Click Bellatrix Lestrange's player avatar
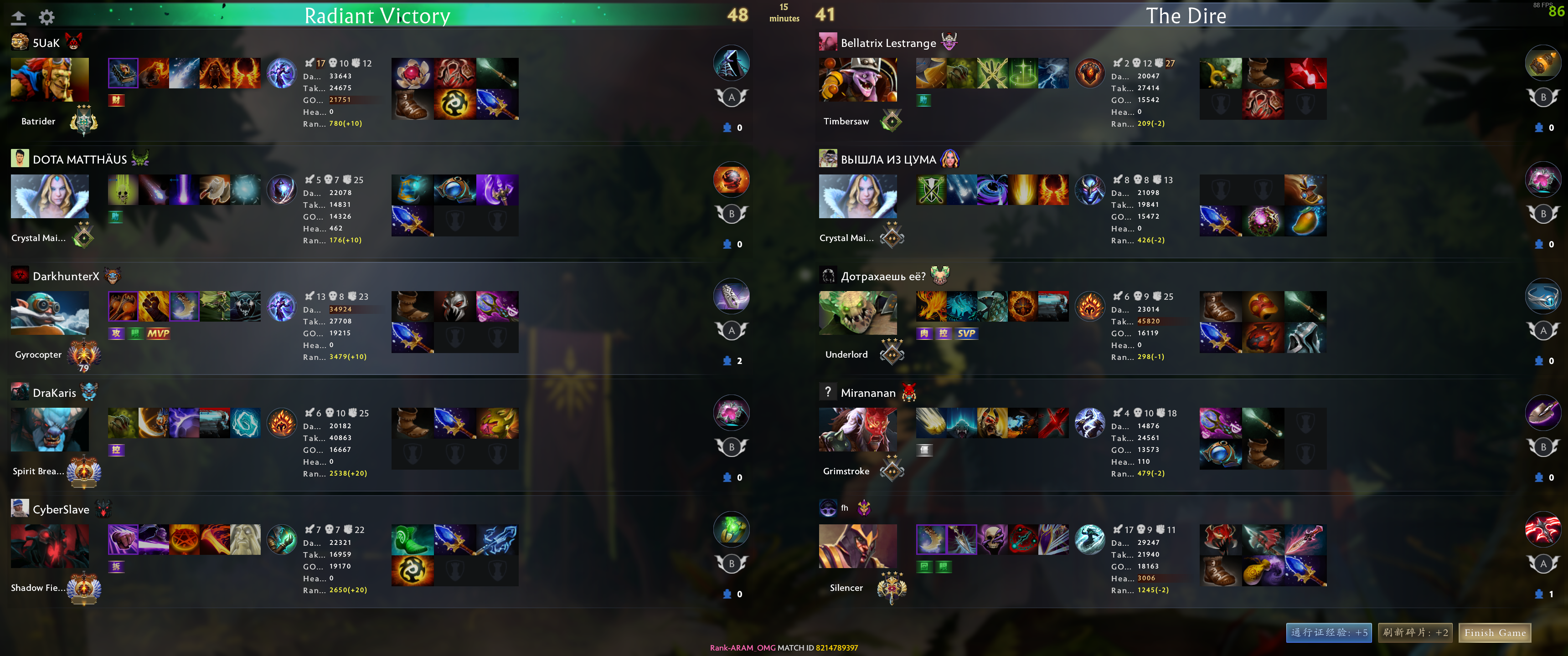Image resolution: width=1568 pixels, height=656 pixels. tap(827, 43)
